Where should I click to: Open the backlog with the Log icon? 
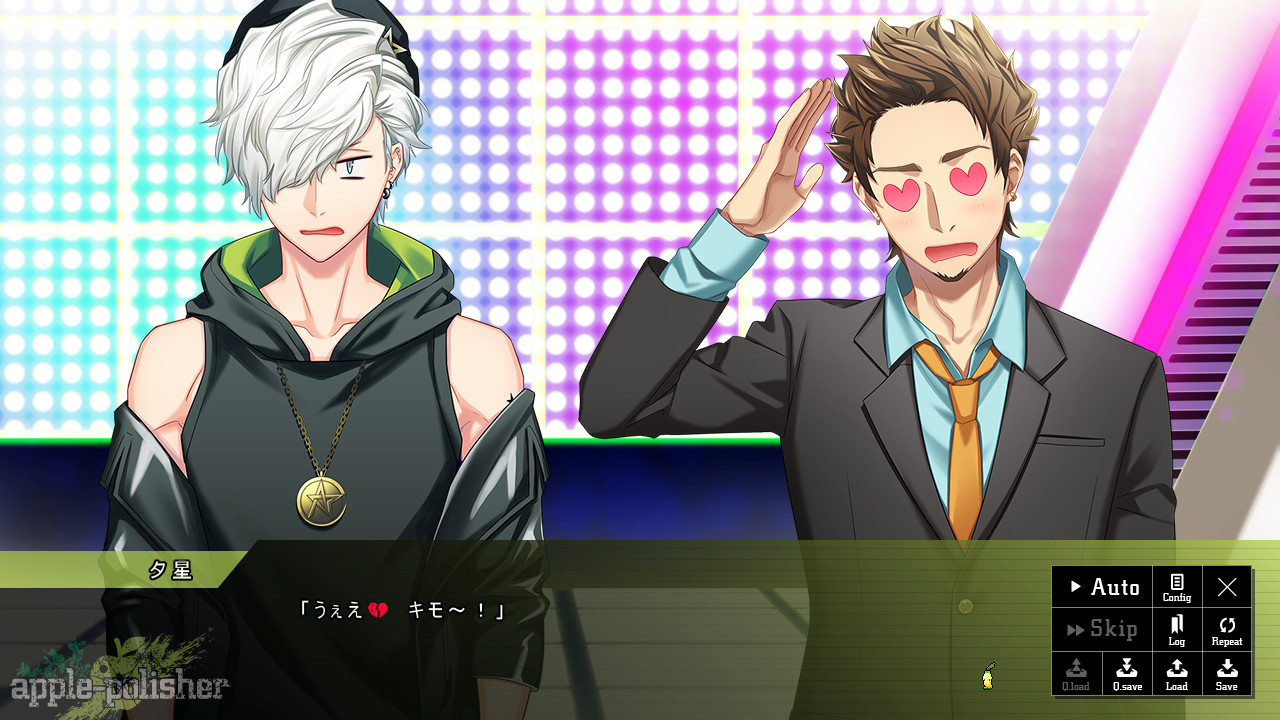tap(1176, 629)
